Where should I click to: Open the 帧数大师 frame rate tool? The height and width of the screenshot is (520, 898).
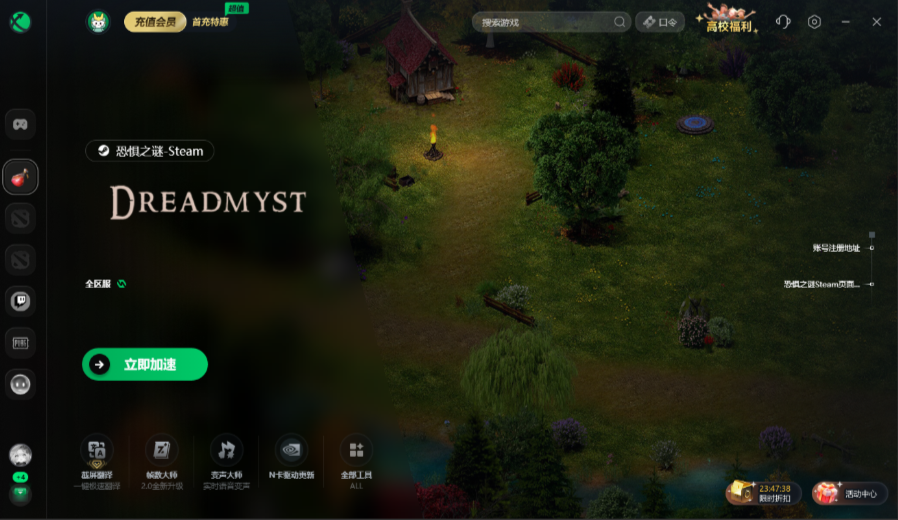[x=161, y=458]
